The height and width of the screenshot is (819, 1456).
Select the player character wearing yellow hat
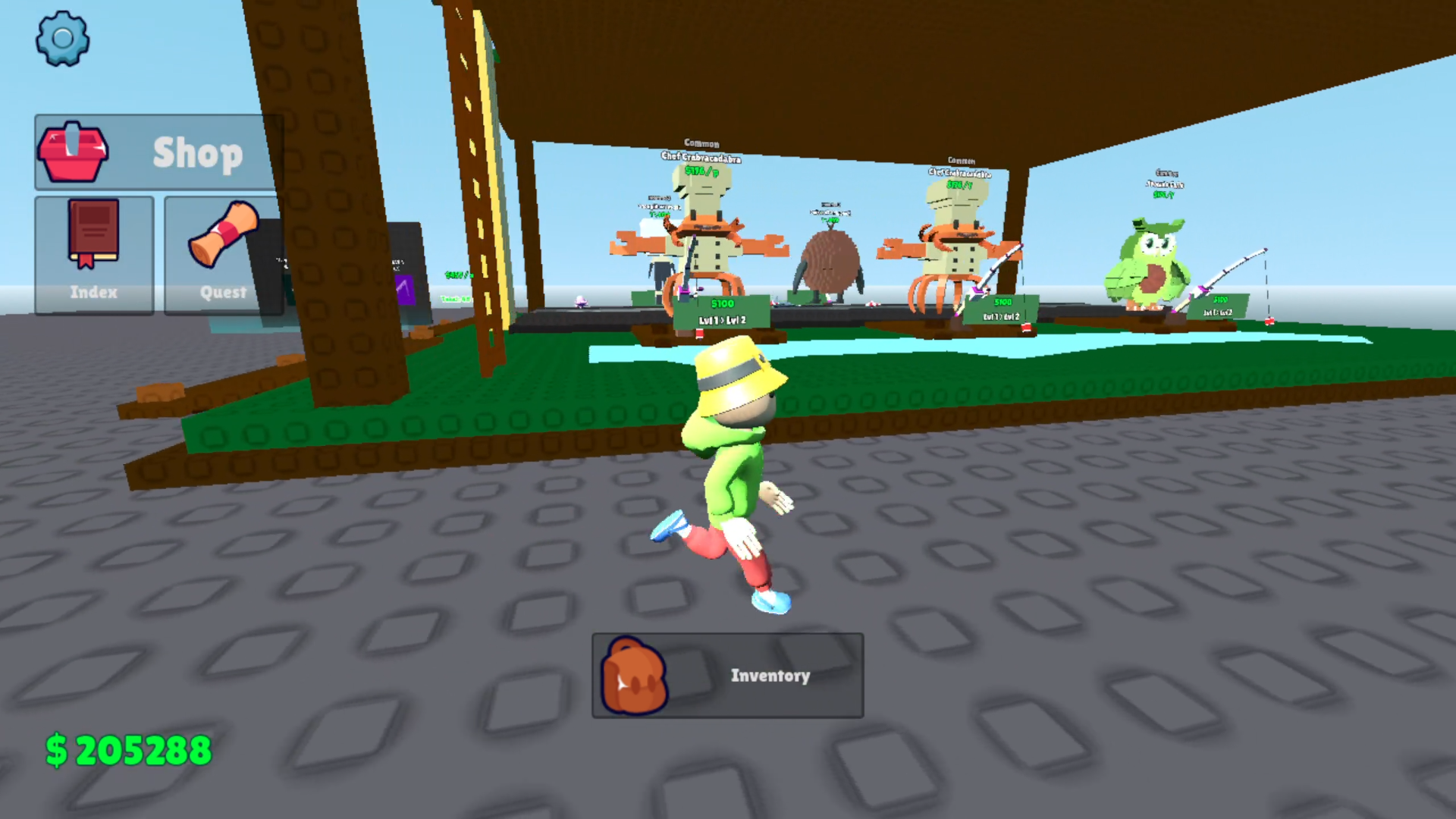728,470
